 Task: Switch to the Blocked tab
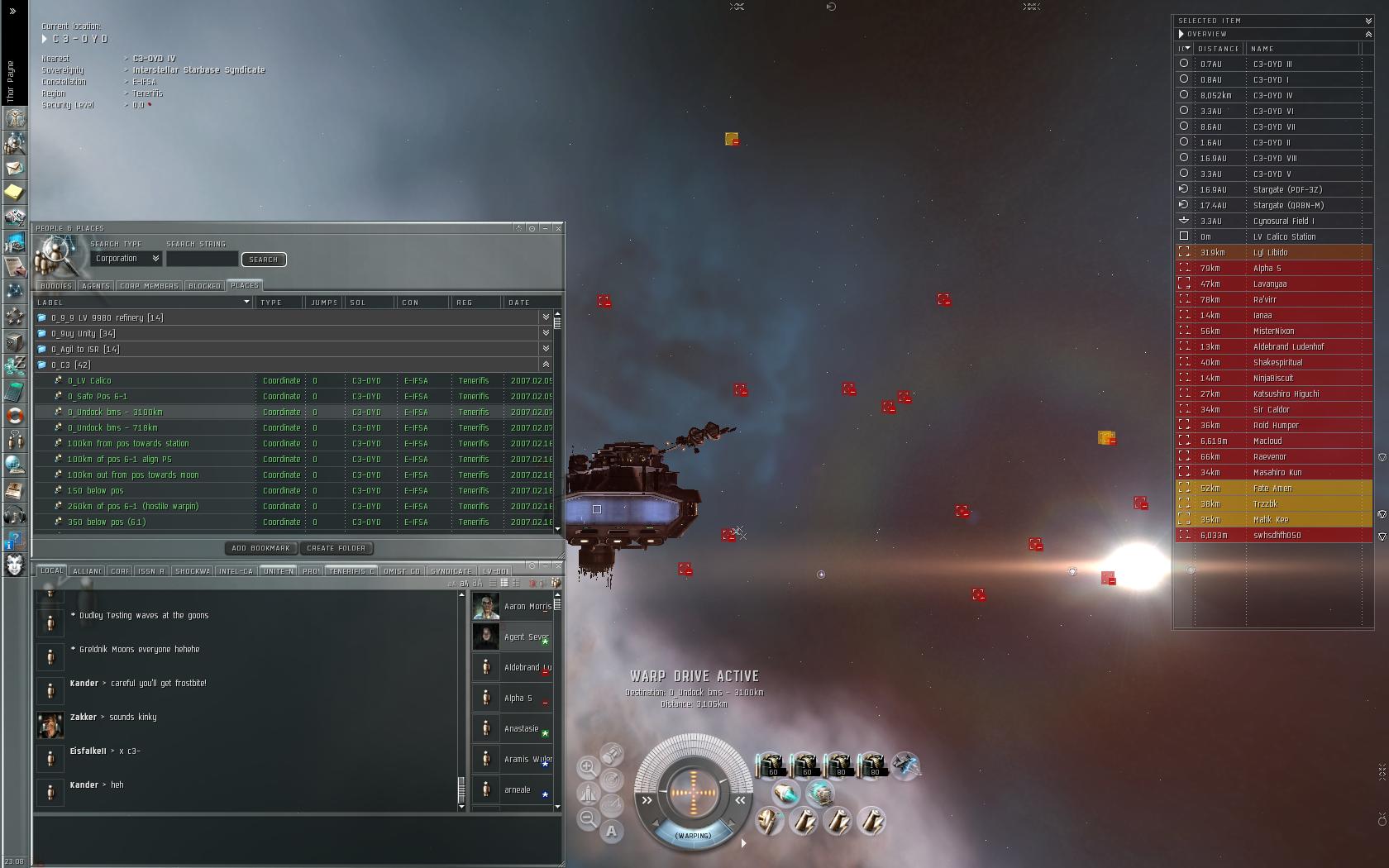[x=204, y=286]
